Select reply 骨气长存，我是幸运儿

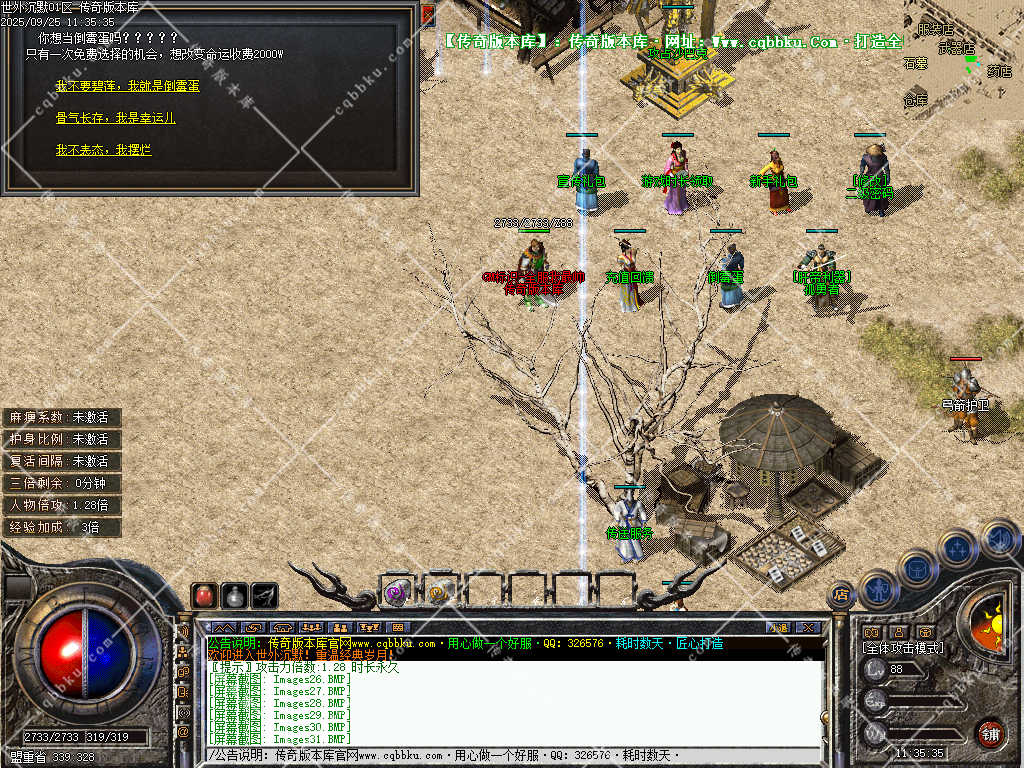pos(115,118)
